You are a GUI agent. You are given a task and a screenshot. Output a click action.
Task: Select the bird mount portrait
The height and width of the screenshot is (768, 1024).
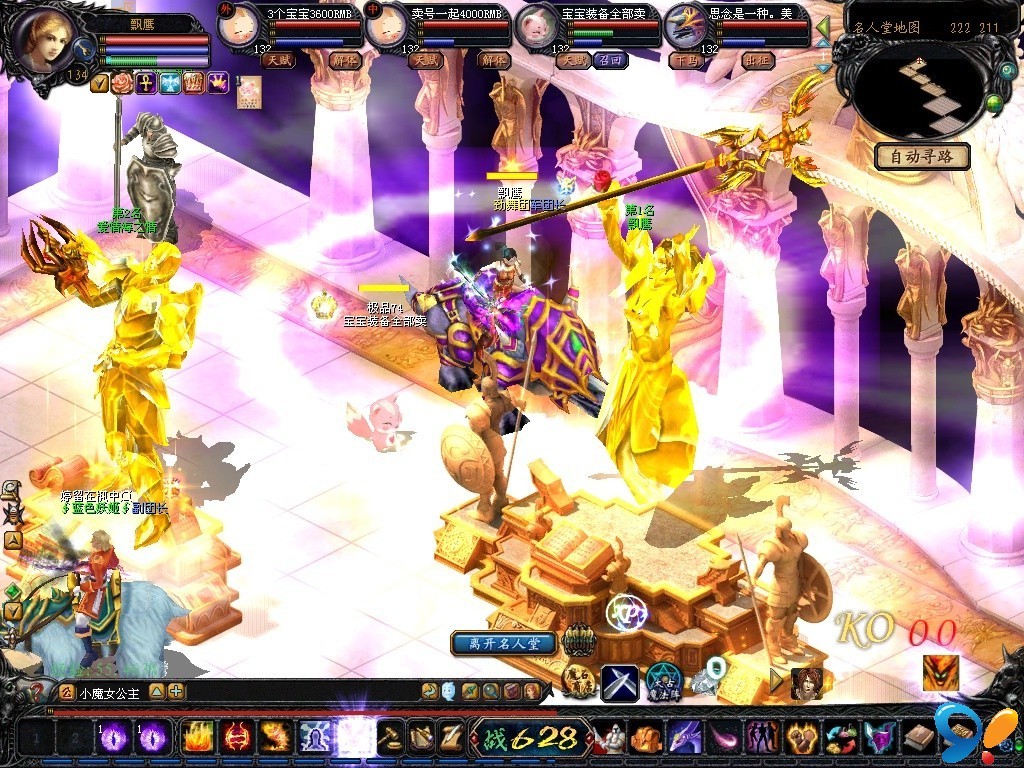tap(685, 27)
